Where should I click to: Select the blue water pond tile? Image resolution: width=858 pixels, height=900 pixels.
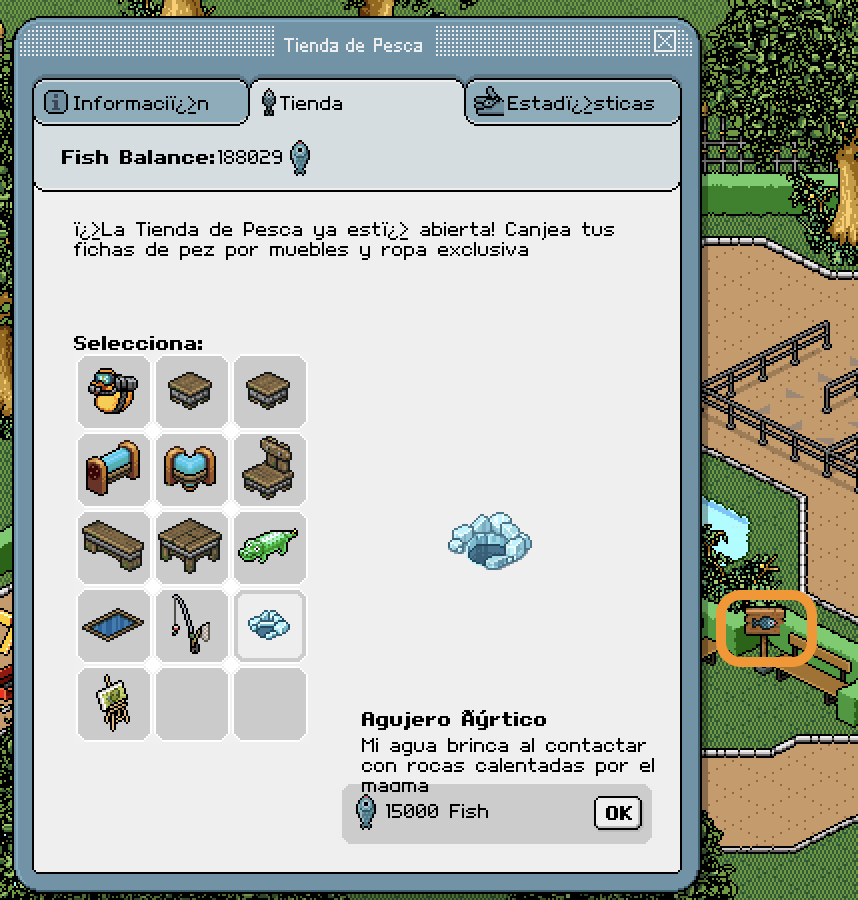pos(113,625)
